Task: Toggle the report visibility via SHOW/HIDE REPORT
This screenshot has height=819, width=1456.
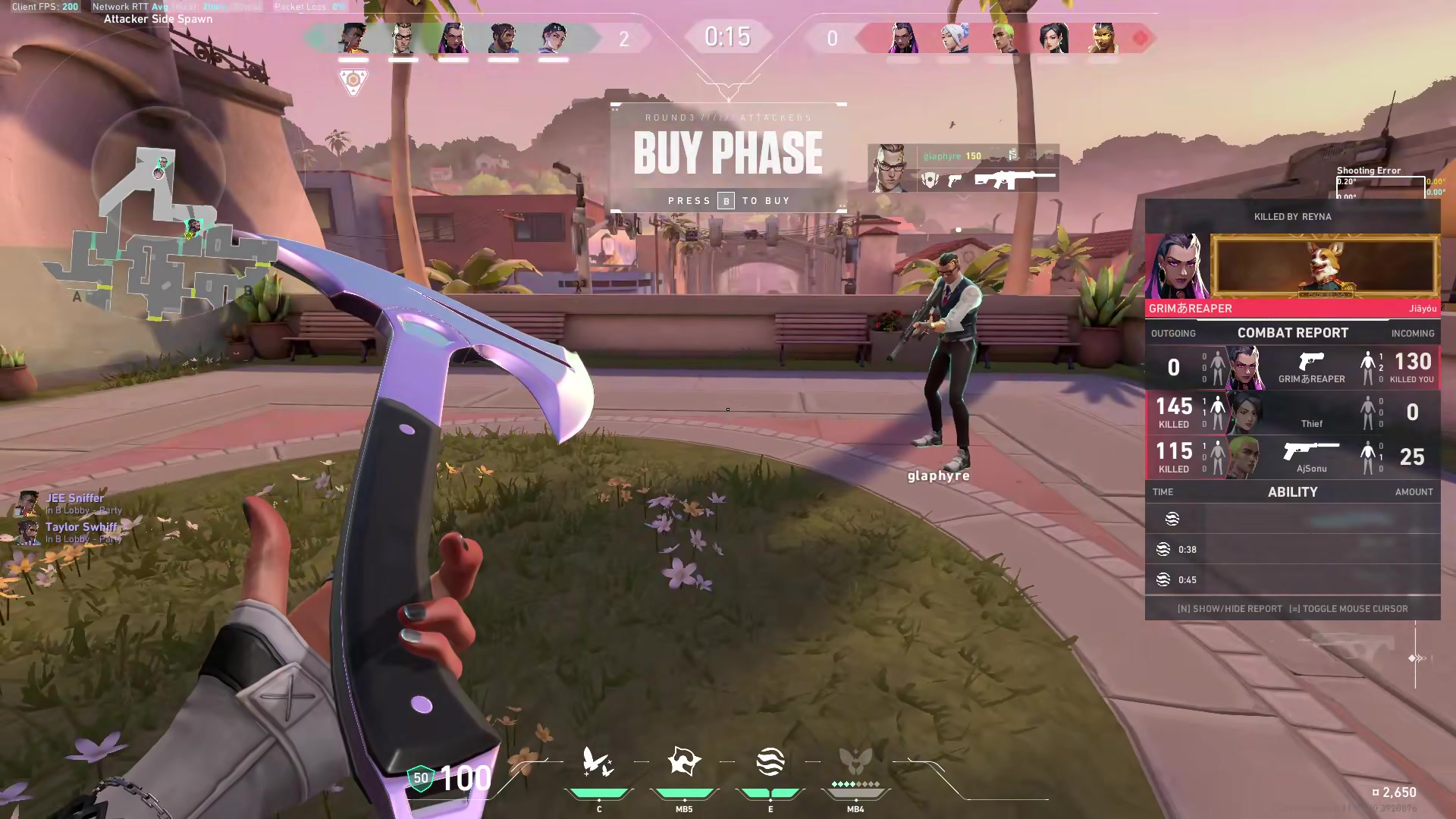Action: point(1229,608)
